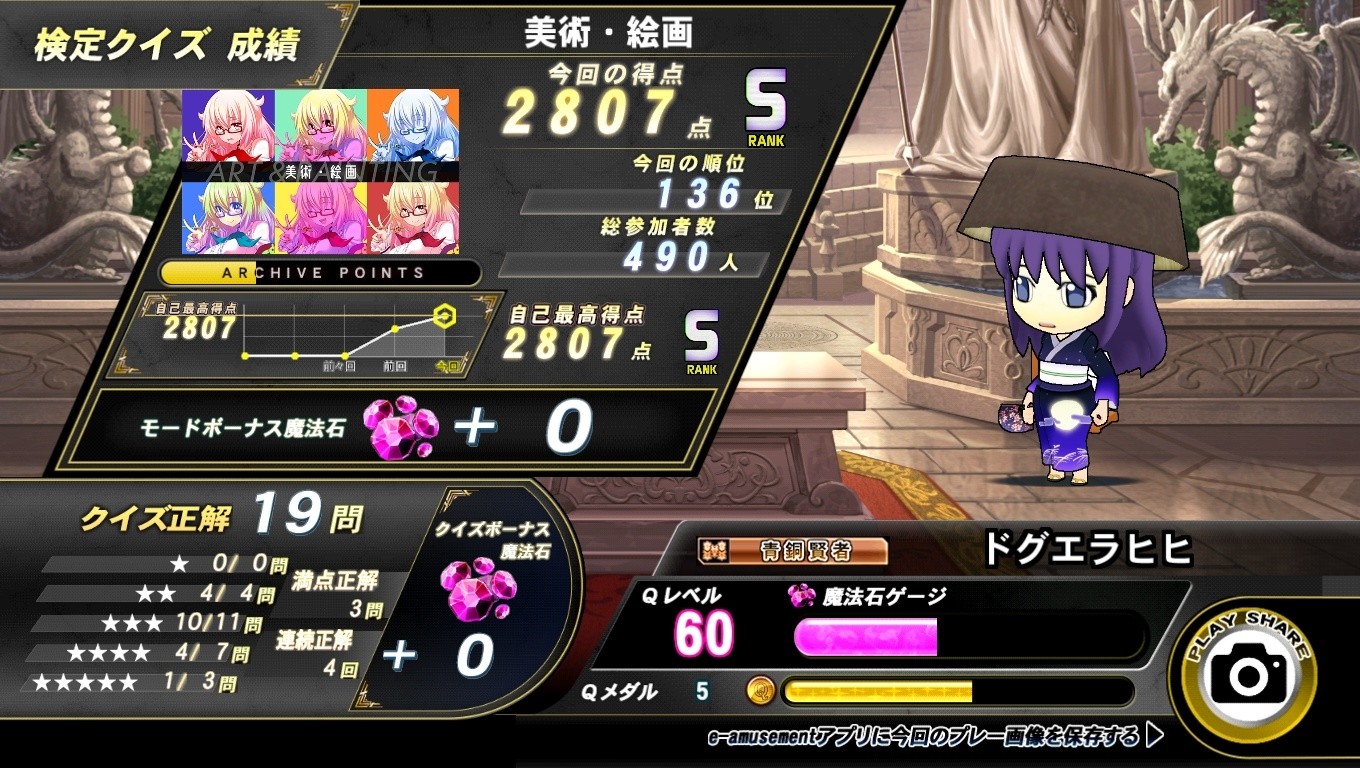The width and height of the screenshot is (1360, 768).
Task: Select the 美術・絵画 pop-art thumbnail
Action: (x=320, y=171)
